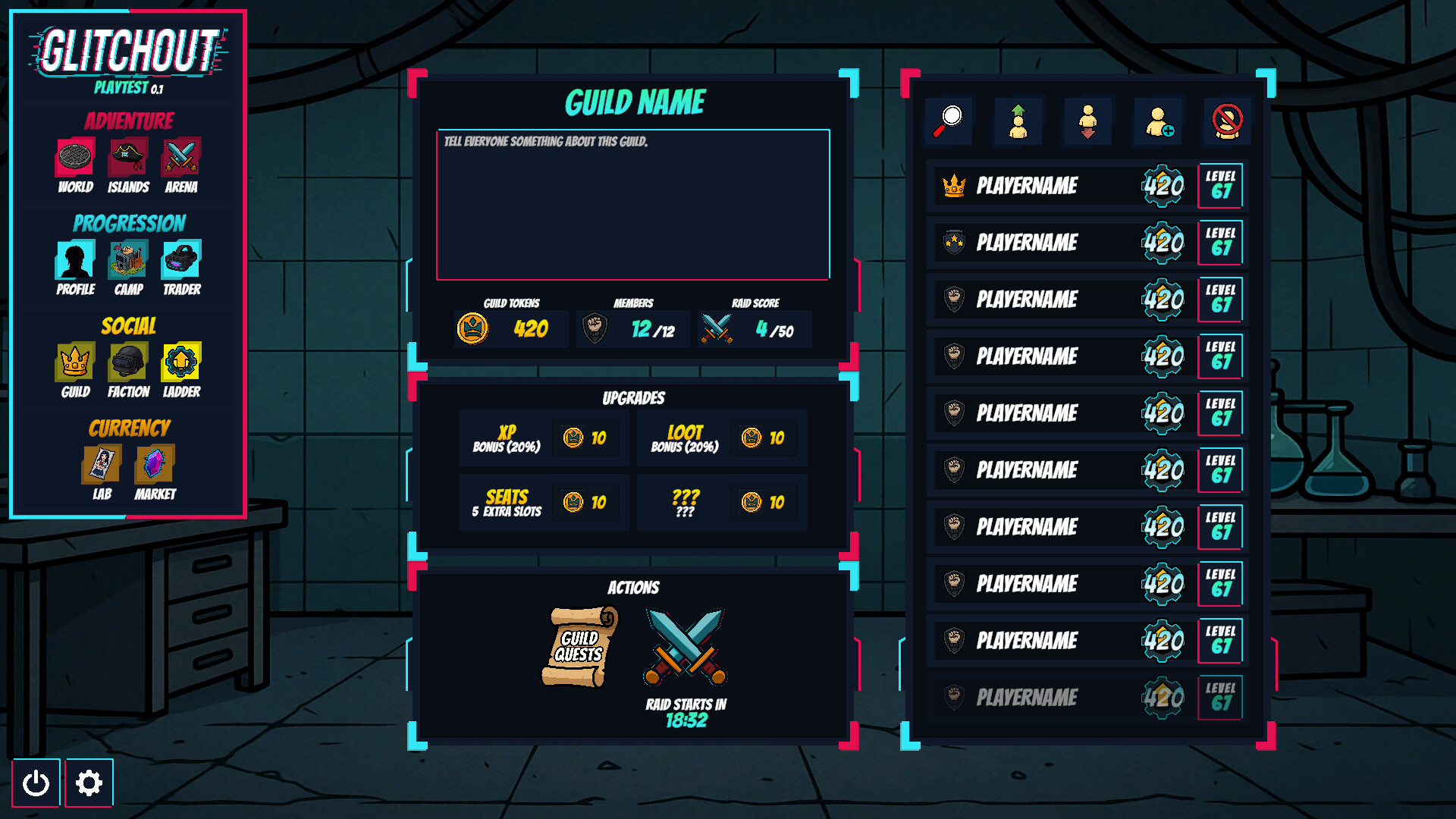Open the settings gear
This screenshot has width=1456, height=819.
(89, 782)
